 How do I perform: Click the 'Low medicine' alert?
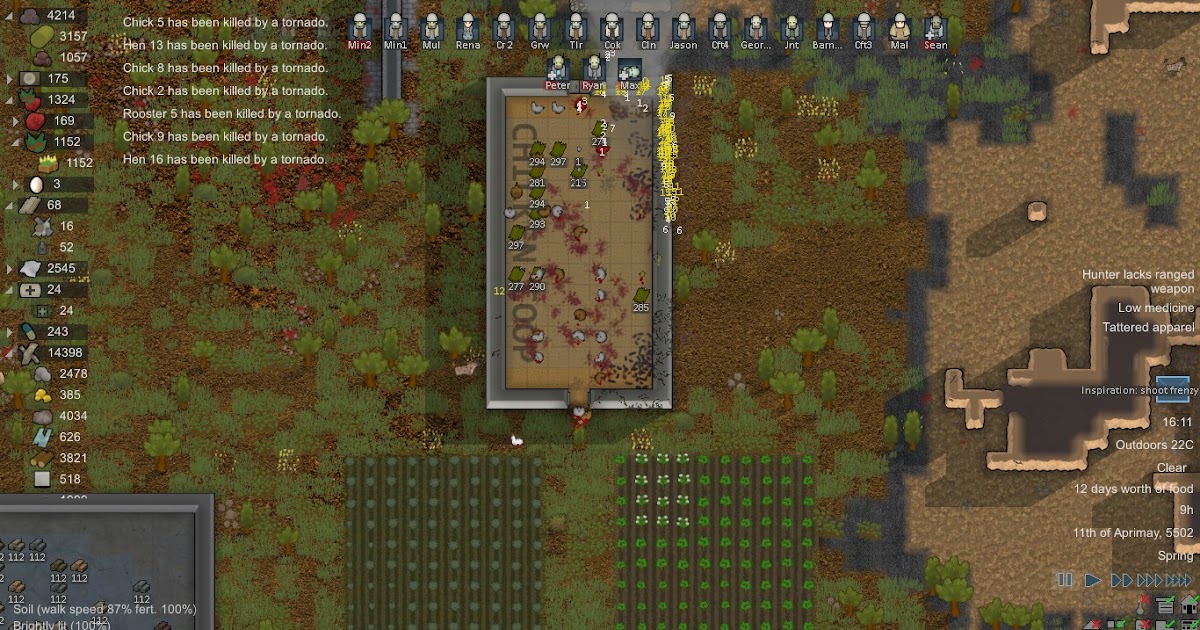(x=1155, y=308)
